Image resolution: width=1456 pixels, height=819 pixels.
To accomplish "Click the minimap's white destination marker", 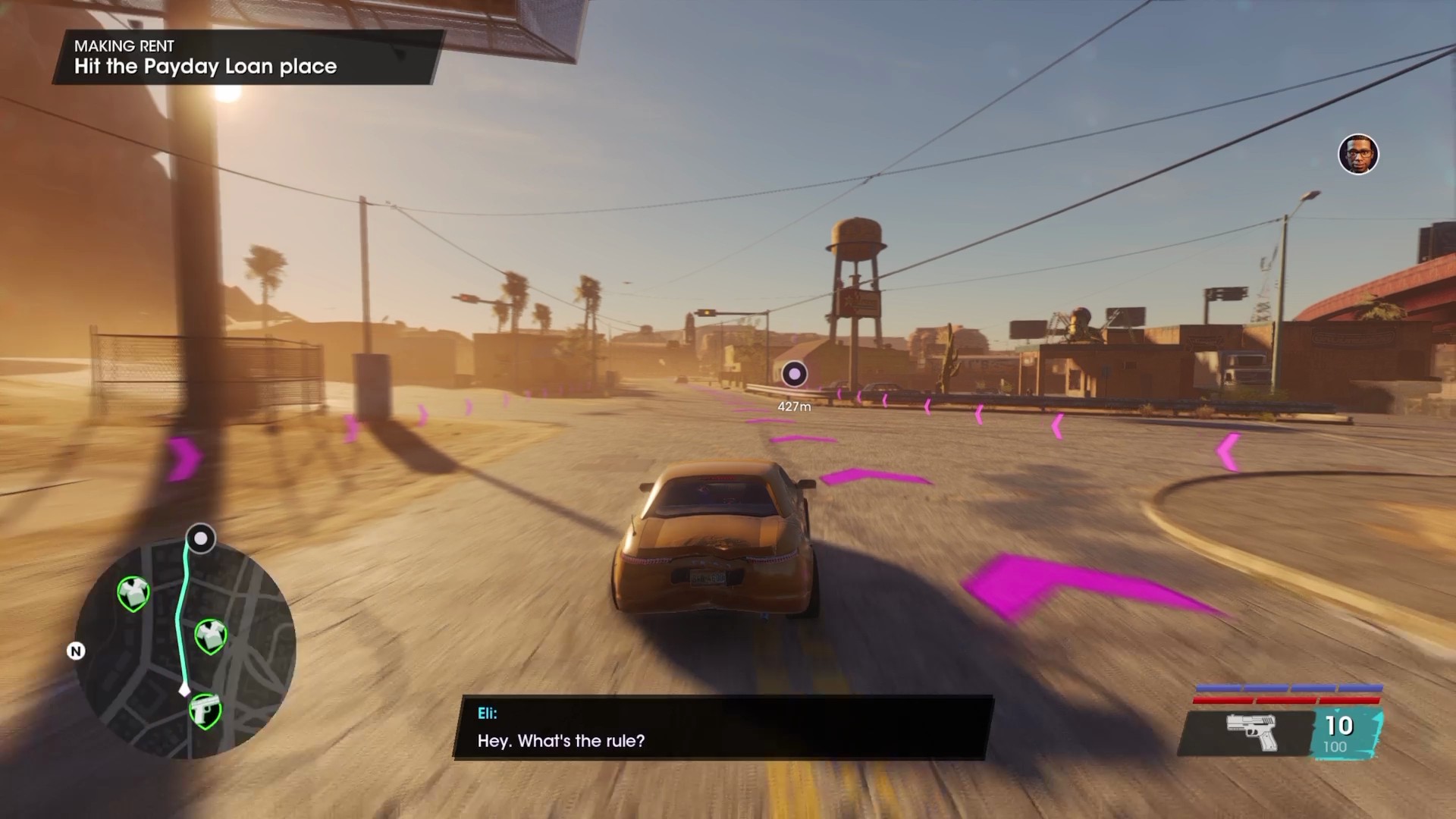I will [x=201, y=538].
